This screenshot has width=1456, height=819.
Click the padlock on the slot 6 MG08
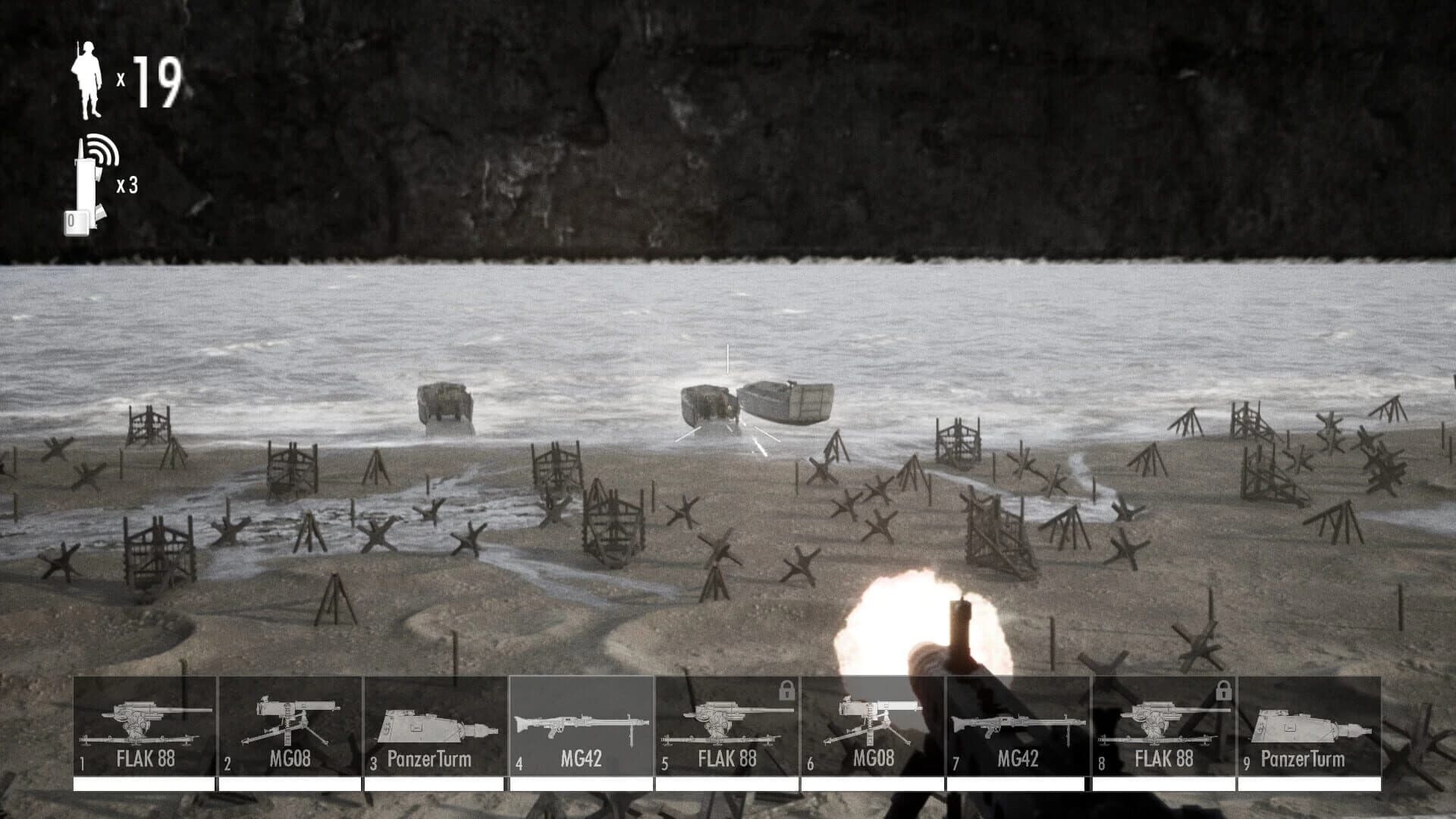786,692
